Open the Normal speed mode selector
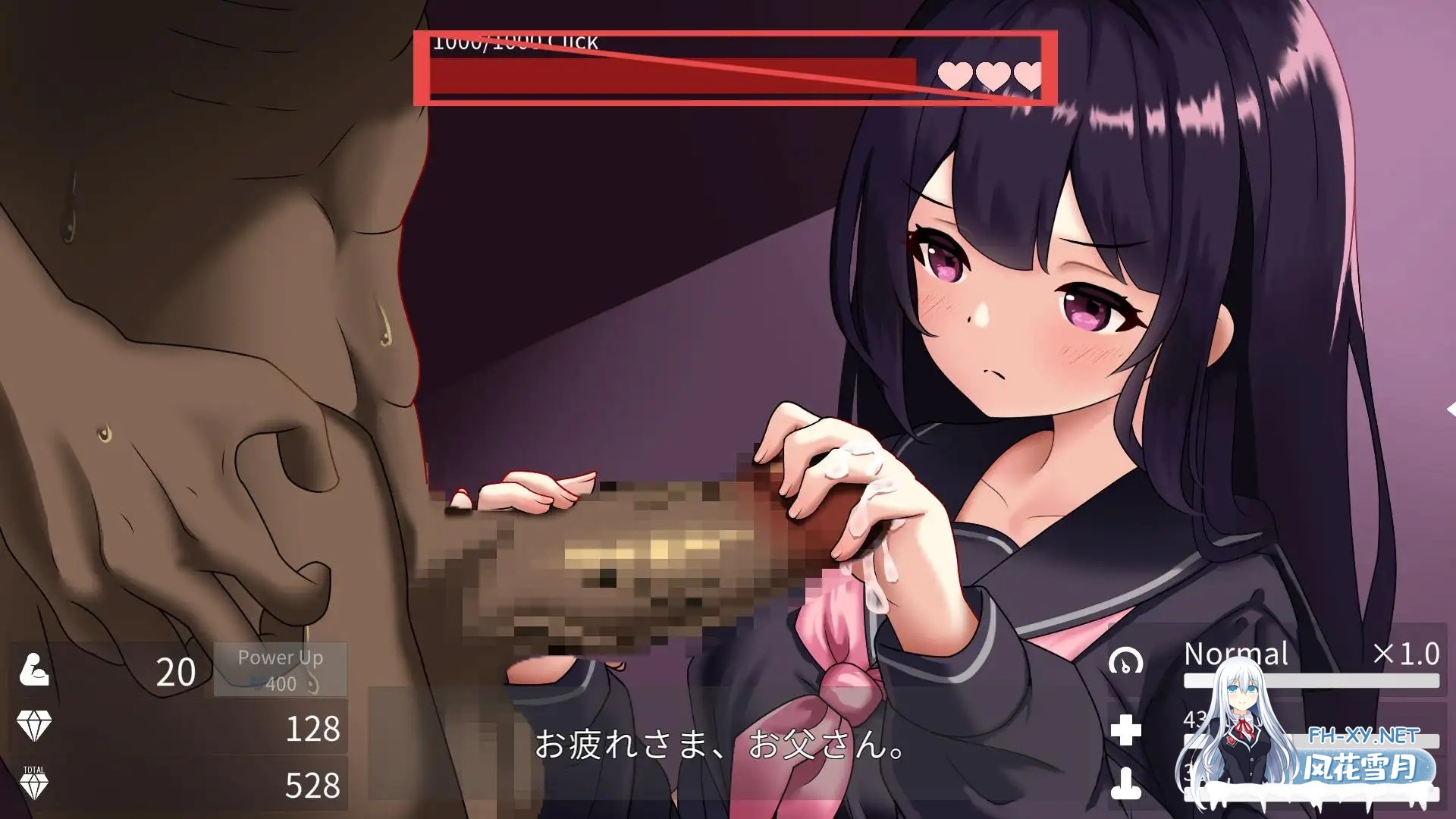Screen dimensions: 1456x819 click(1236, 654)
